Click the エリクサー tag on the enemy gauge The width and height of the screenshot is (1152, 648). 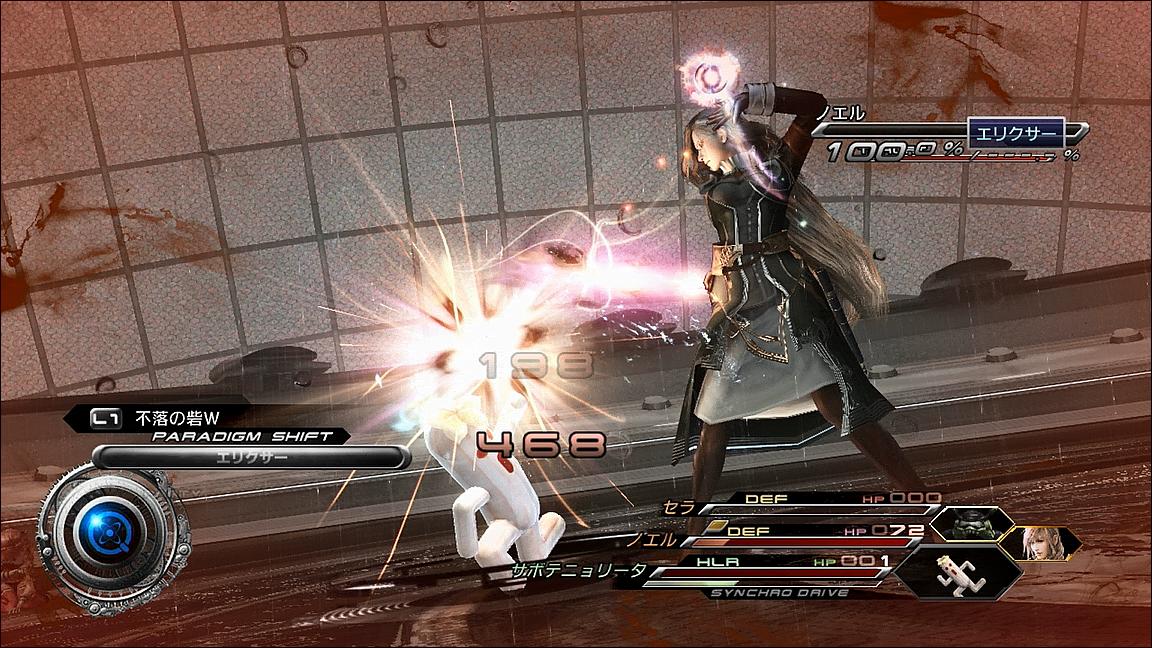click(x=1017, y=132)
